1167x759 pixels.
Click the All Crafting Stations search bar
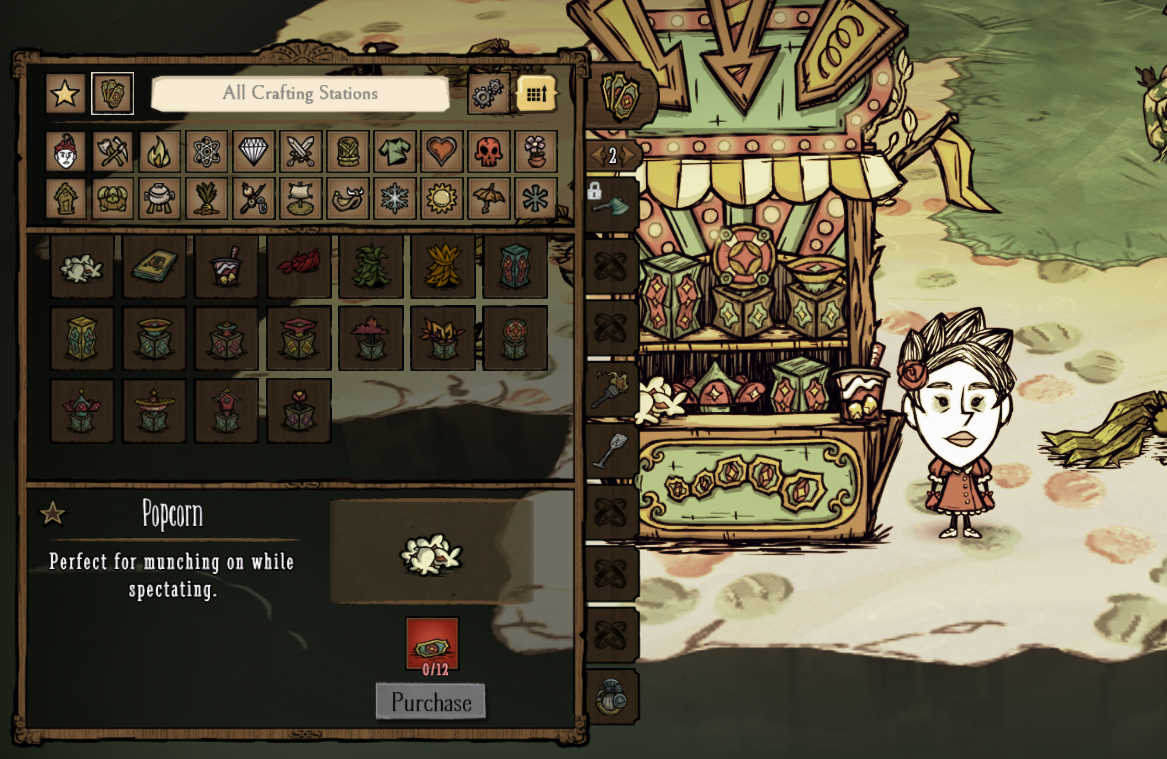tap(300, 94)
